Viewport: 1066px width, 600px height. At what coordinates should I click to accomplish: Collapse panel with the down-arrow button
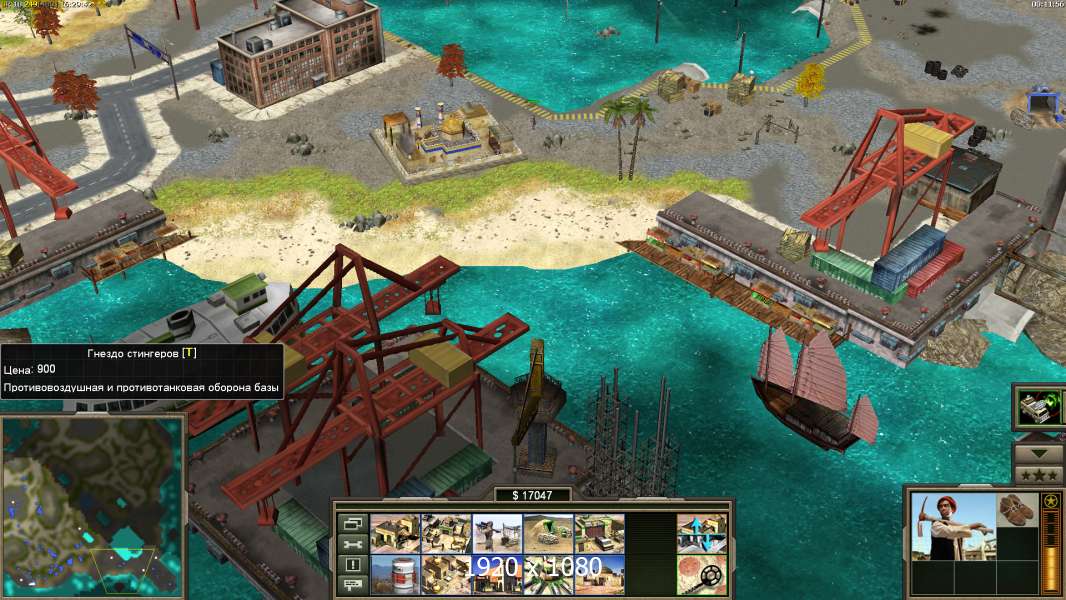(1038, 447)
